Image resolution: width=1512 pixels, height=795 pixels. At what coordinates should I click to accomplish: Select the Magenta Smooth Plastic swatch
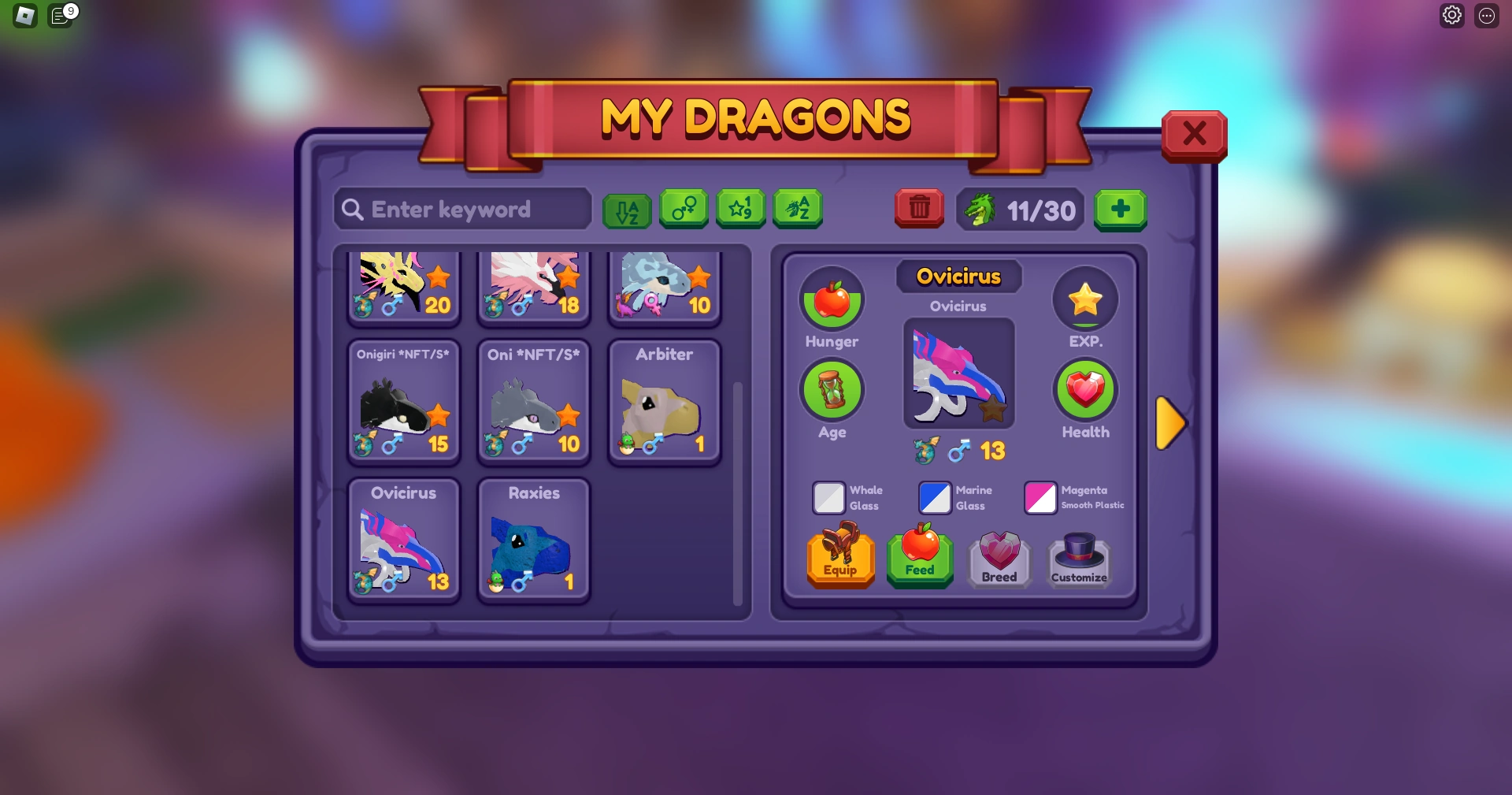point(1040,498)
